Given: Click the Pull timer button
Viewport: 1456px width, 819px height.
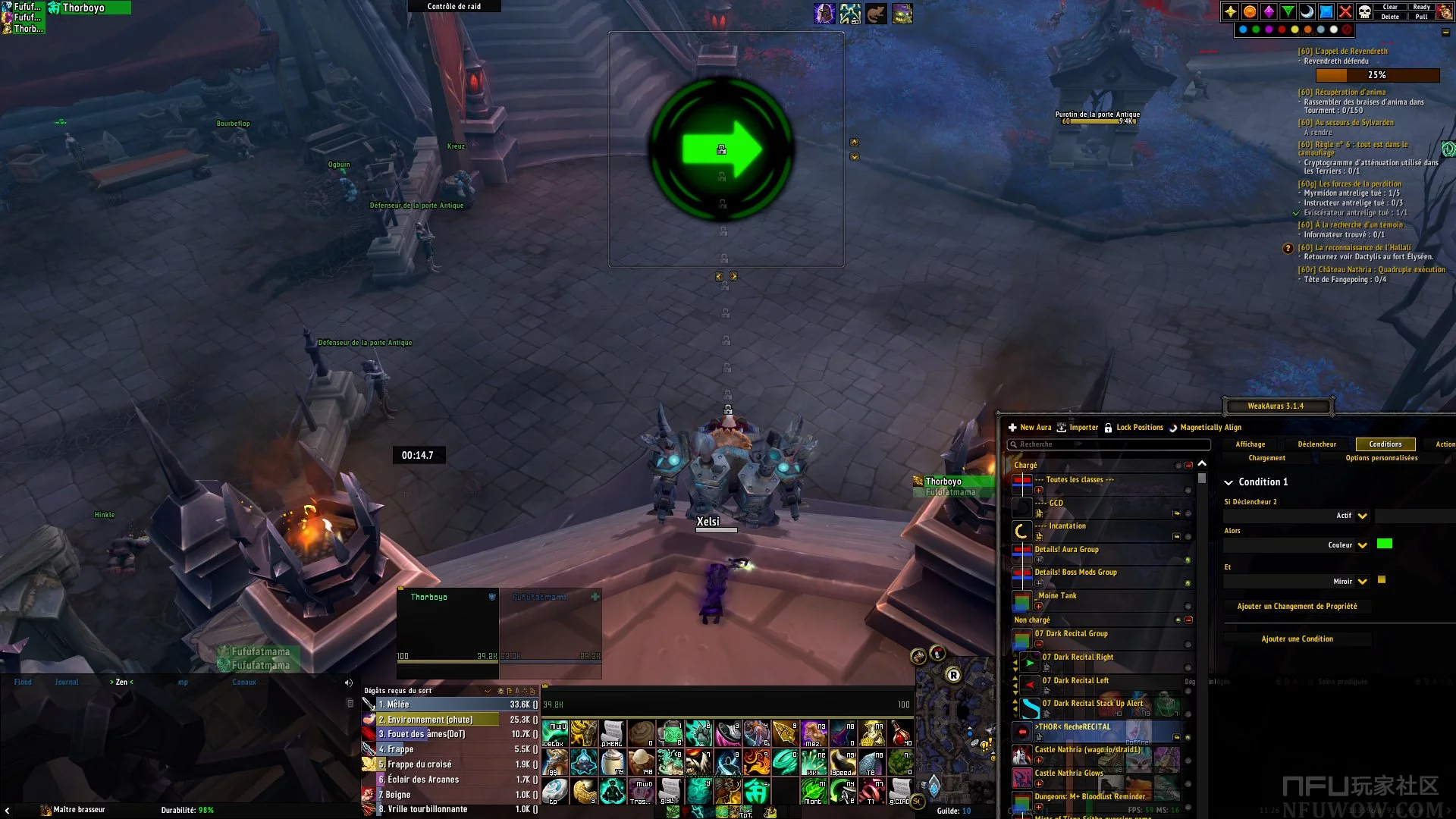Looking at the screenshot, I should pos(1421,17).
